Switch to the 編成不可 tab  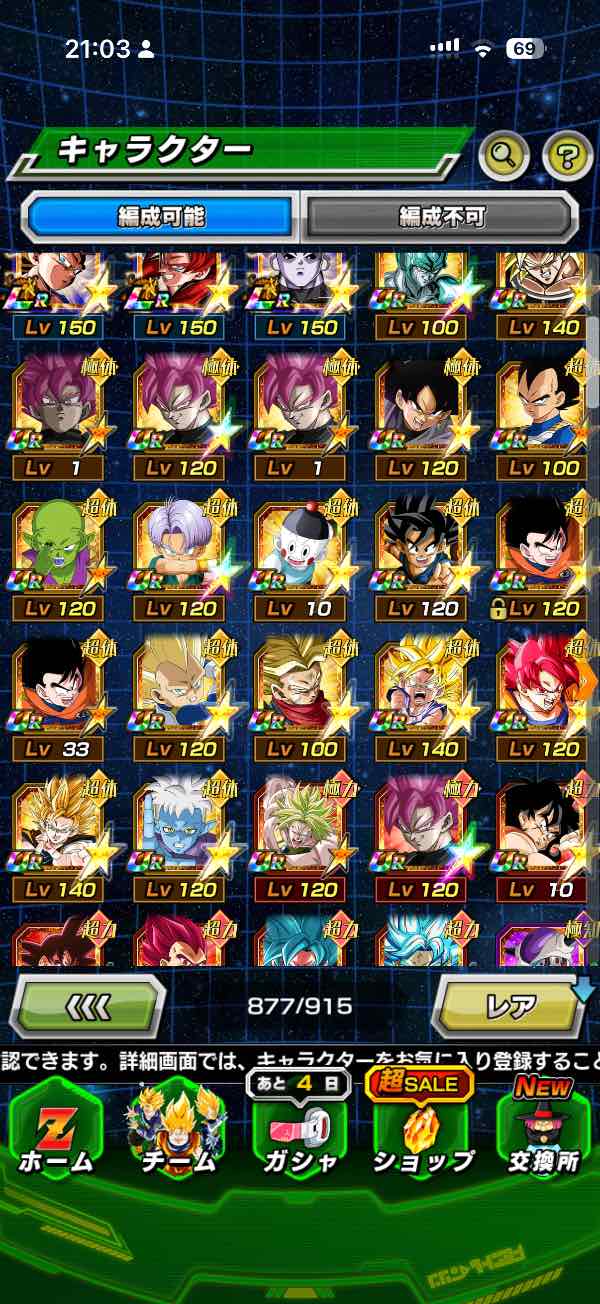tap(441, 215)
